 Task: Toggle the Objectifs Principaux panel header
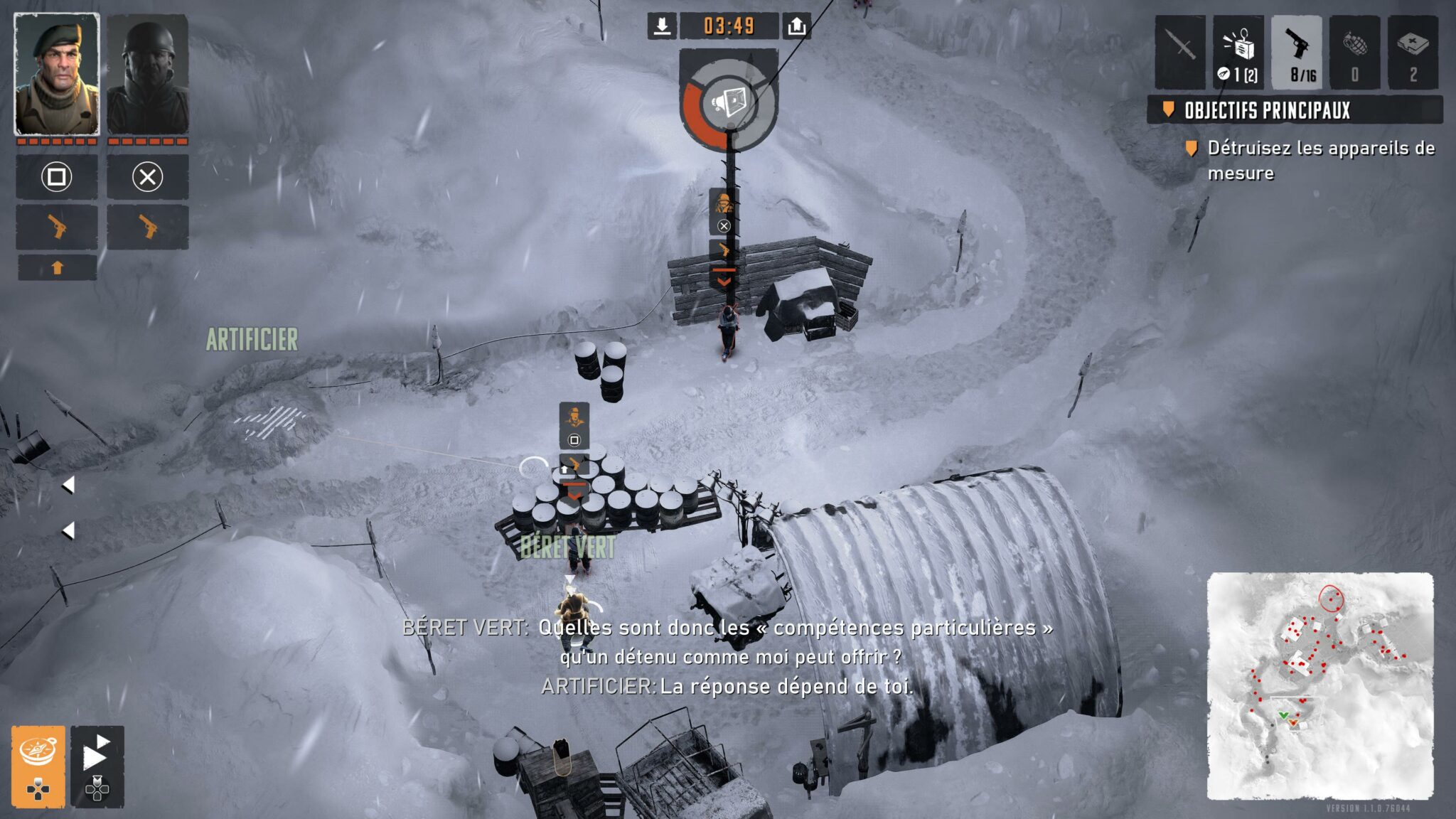coord(1294,110)
